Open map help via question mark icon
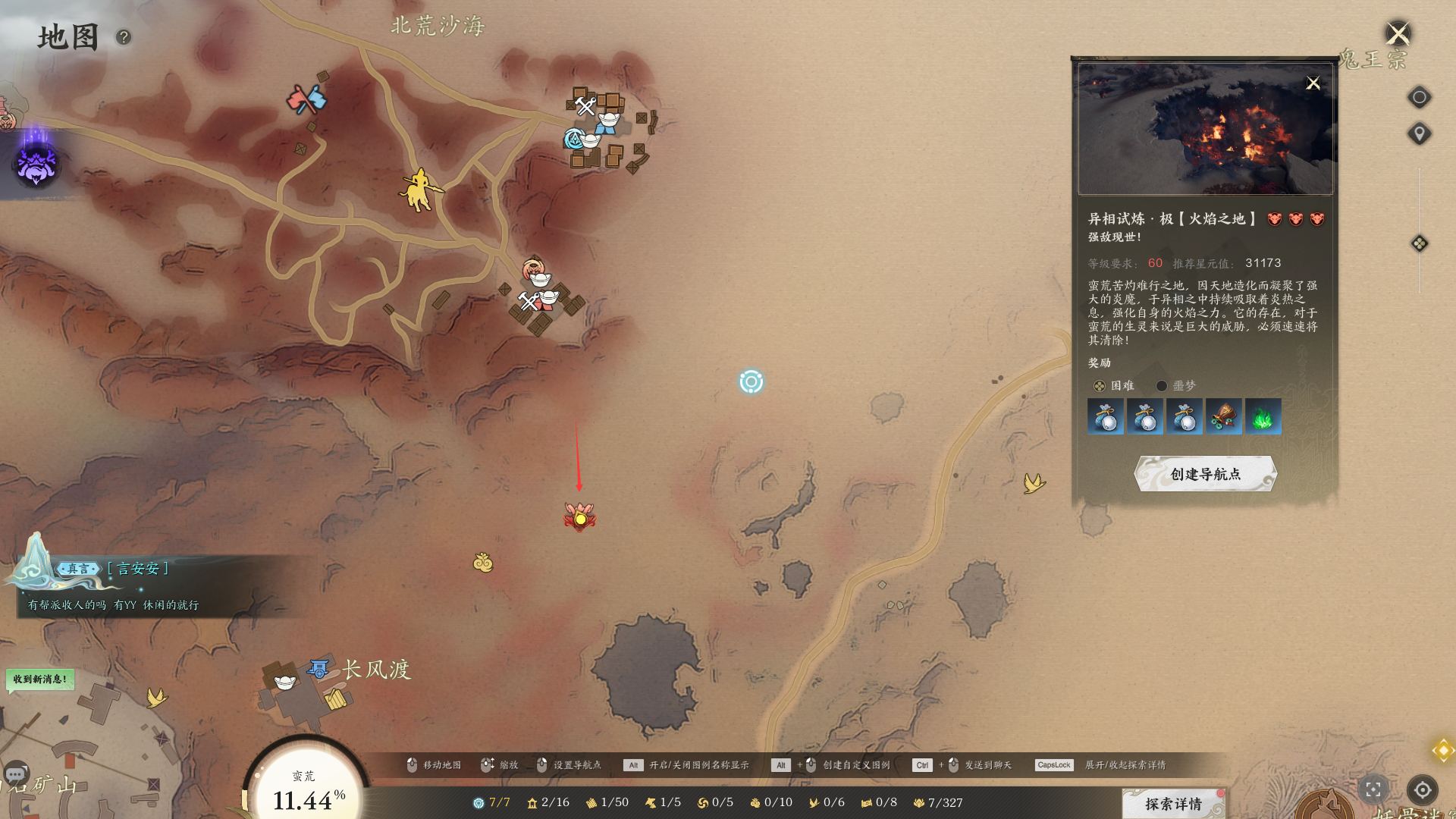 pos(124,36)
